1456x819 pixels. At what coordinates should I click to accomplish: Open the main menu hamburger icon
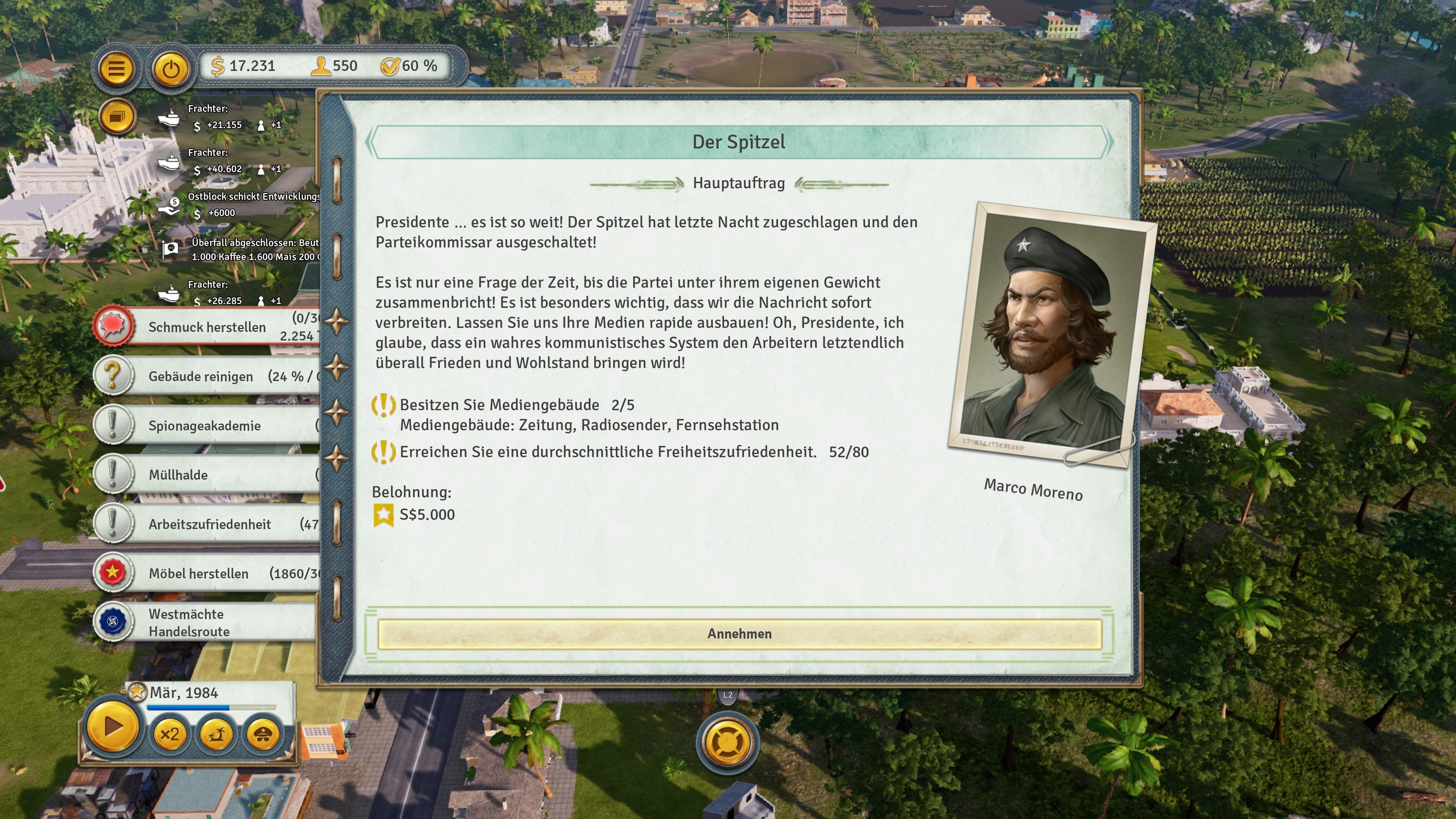pos(115,66)
